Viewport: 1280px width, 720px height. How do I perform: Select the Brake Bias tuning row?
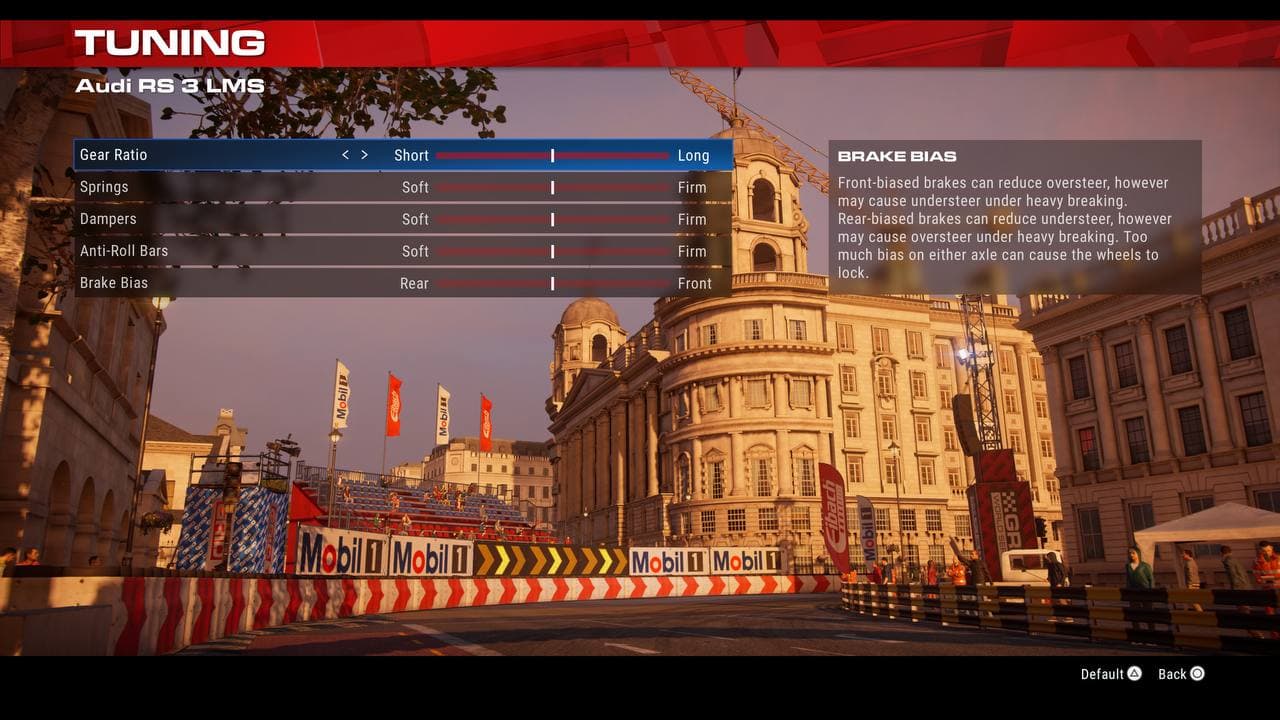tap(114, 283)
